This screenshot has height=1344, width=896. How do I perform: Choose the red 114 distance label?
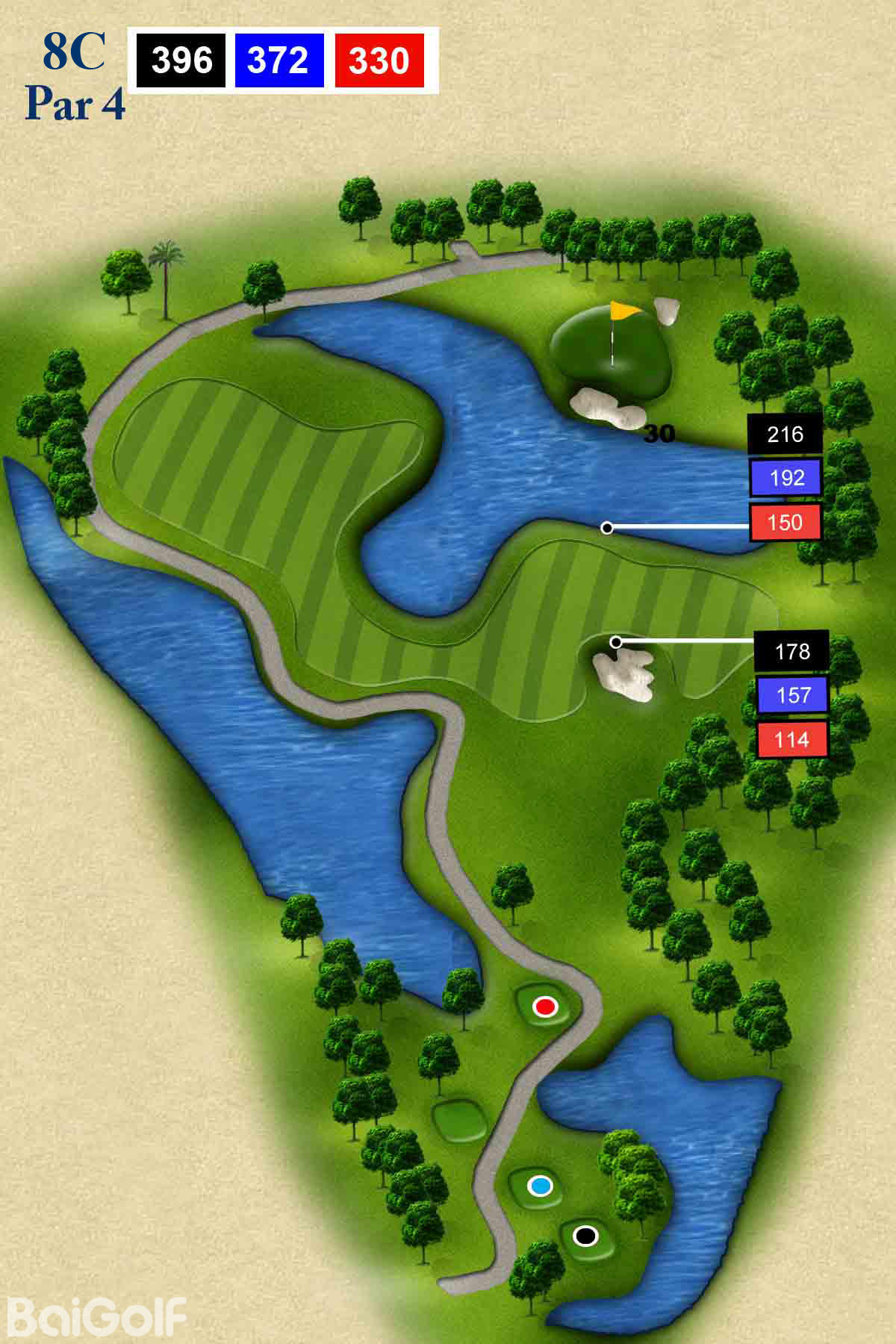[791, 740]
